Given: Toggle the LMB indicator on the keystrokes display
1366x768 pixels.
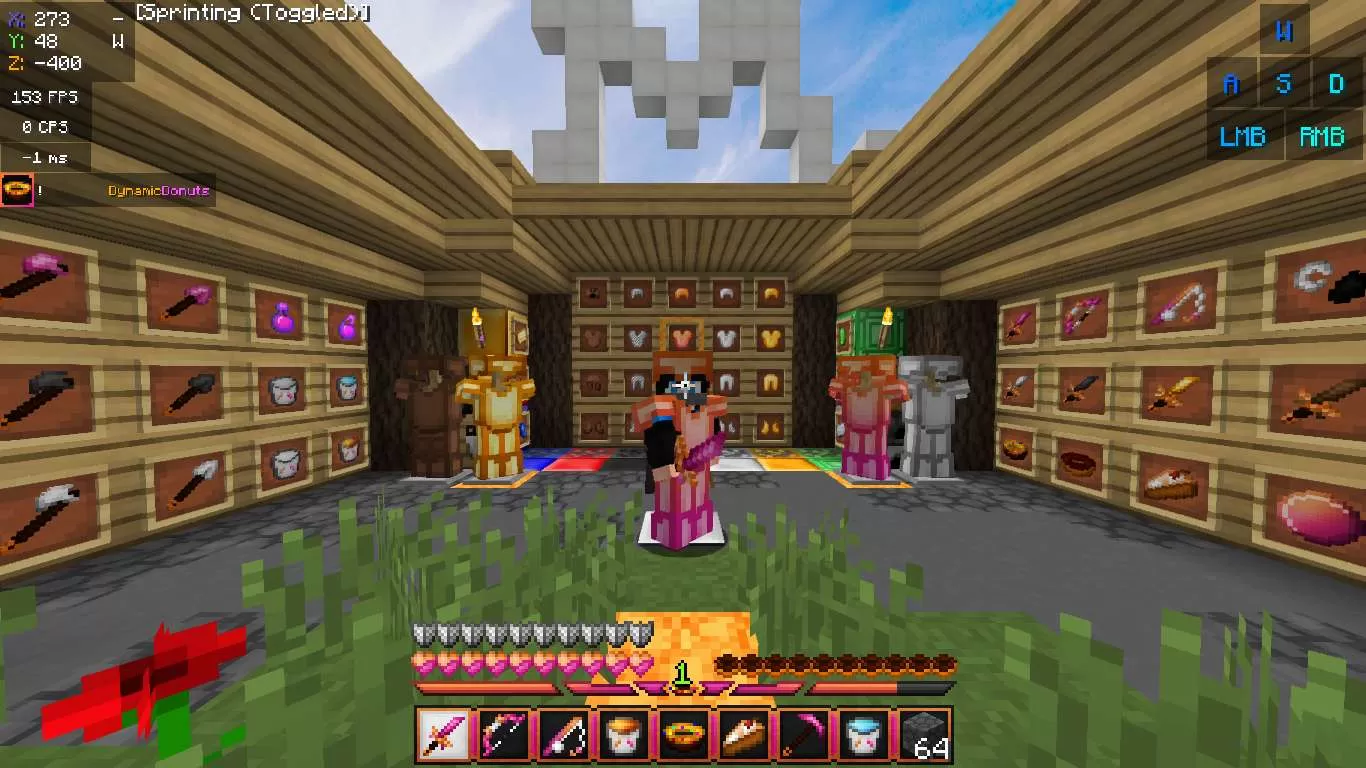Looking at the screenshot, I should point(1243,136).
